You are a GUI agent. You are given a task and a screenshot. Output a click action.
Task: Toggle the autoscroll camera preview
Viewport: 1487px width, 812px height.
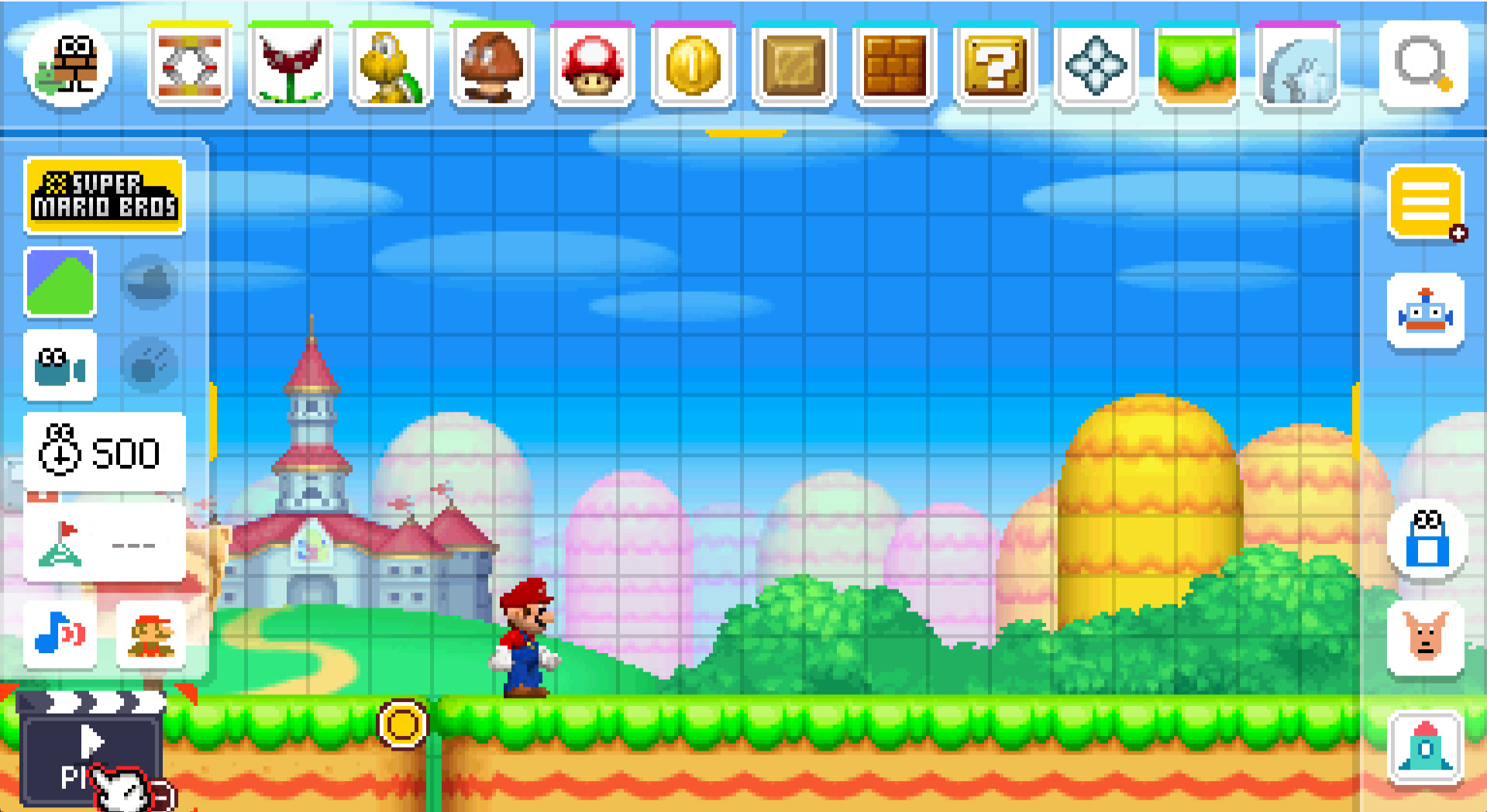[x=60, y=368]
